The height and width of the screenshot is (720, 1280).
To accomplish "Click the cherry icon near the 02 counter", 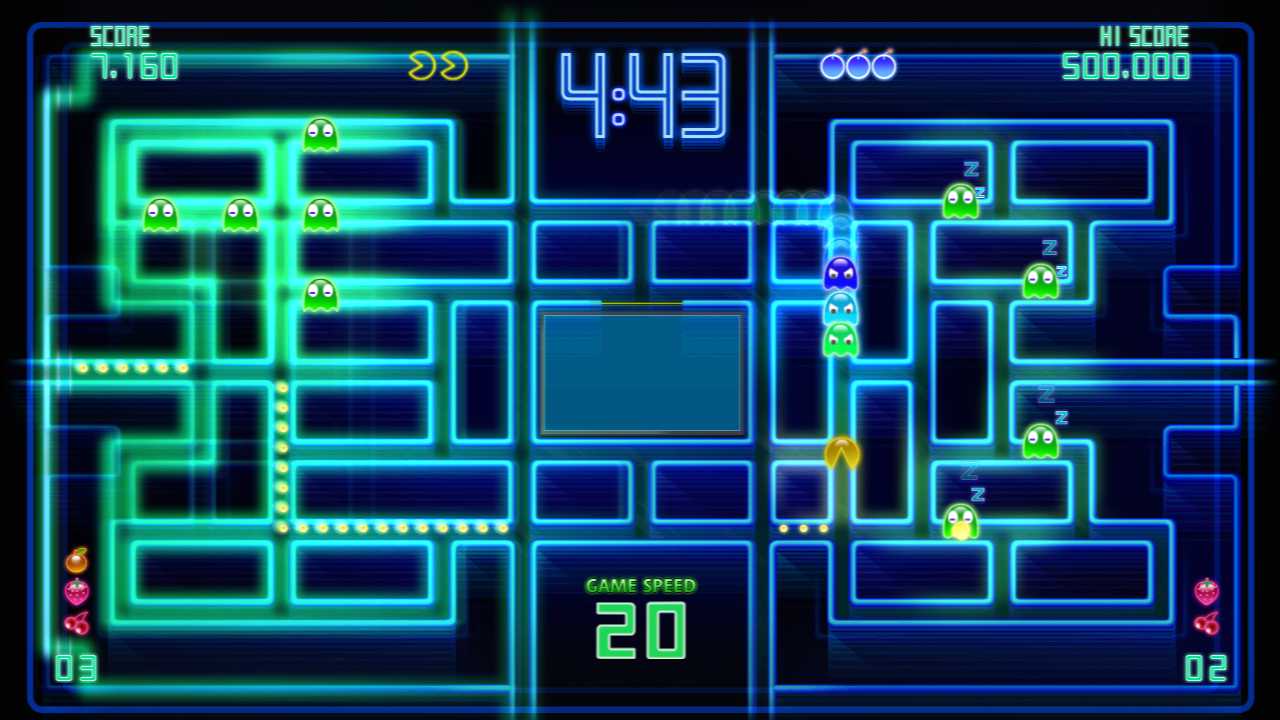I will pyautogui.click(x=1205, y=625).
